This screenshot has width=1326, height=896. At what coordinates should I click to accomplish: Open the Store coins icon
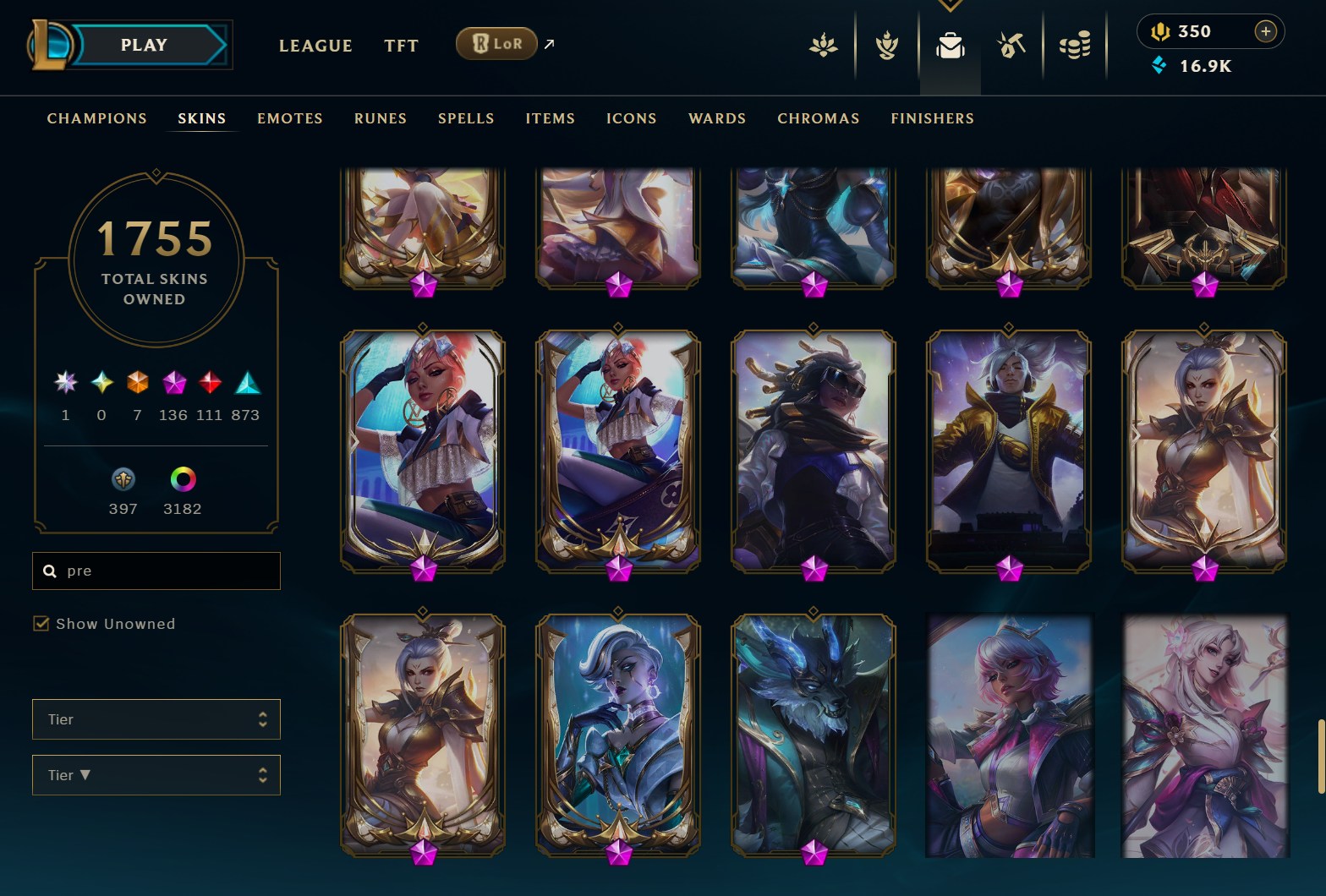pos(1075,45)
